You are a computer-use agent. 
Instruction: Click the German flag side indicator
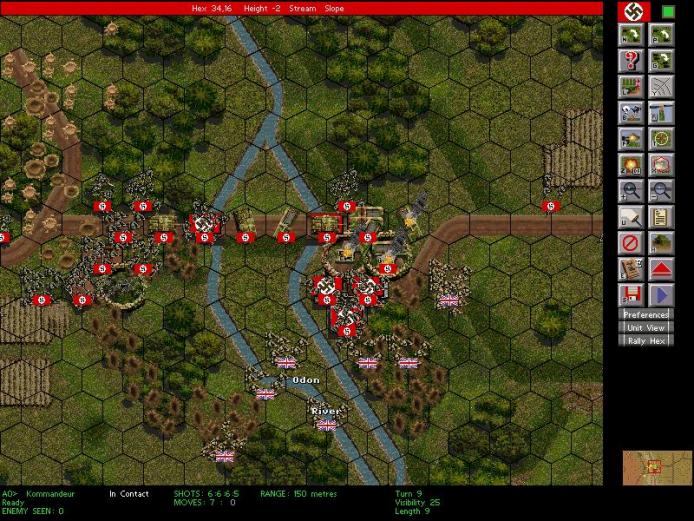(631, 11)
